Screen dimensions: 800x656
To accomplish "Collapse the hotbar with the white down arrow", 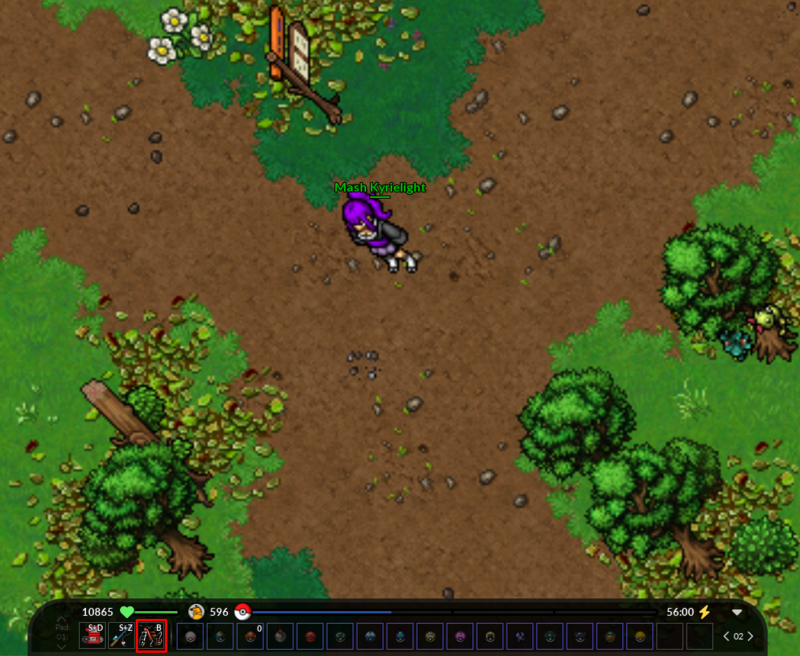I will point(737,612).
